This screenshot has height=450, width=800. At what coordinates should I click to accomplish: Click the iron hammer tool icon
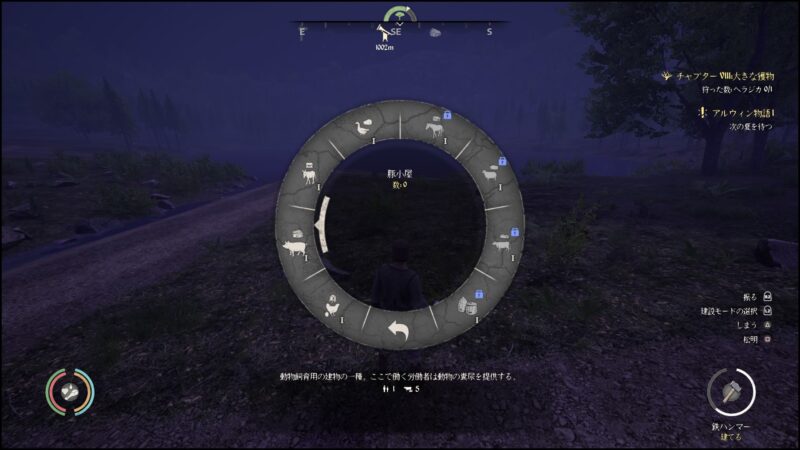tap(731, 391)
